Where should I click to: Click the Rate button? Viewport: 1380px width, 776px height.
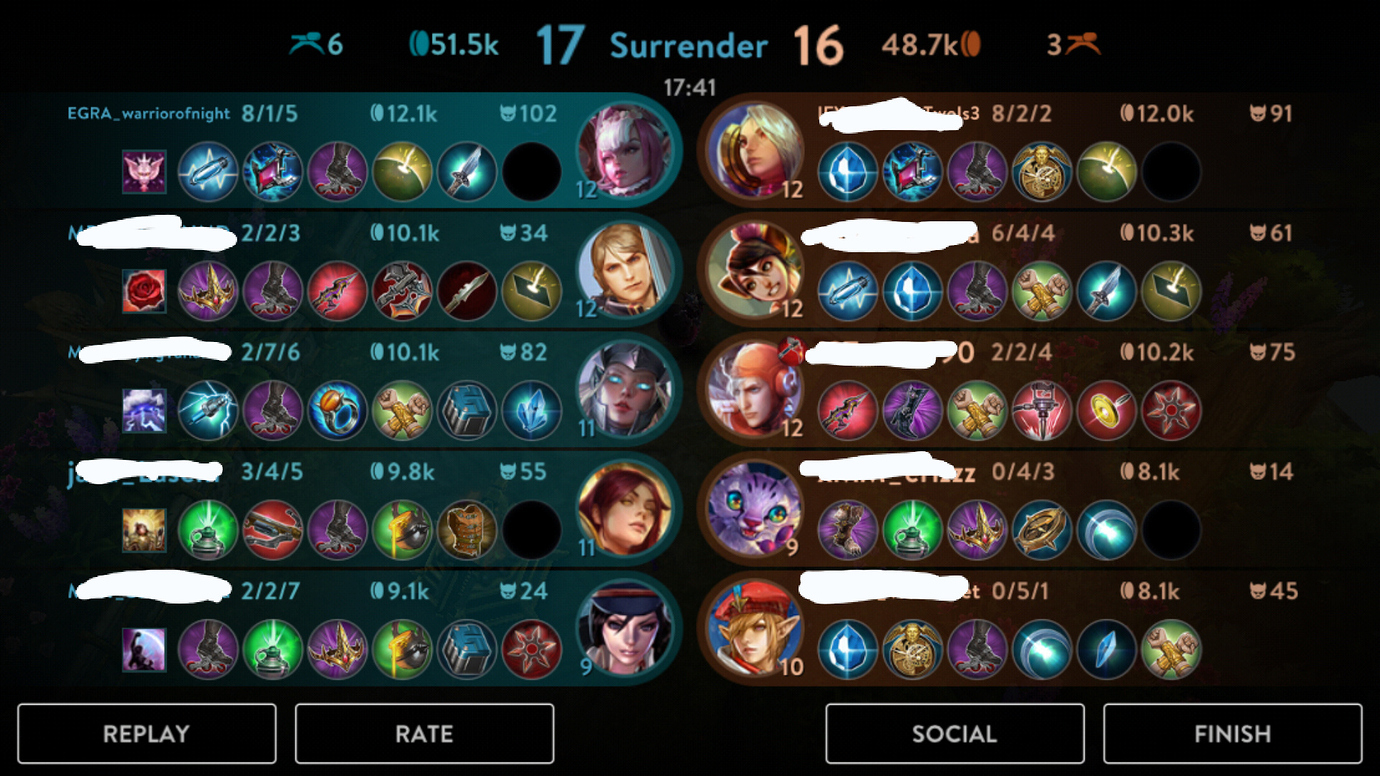pos(424,734)
